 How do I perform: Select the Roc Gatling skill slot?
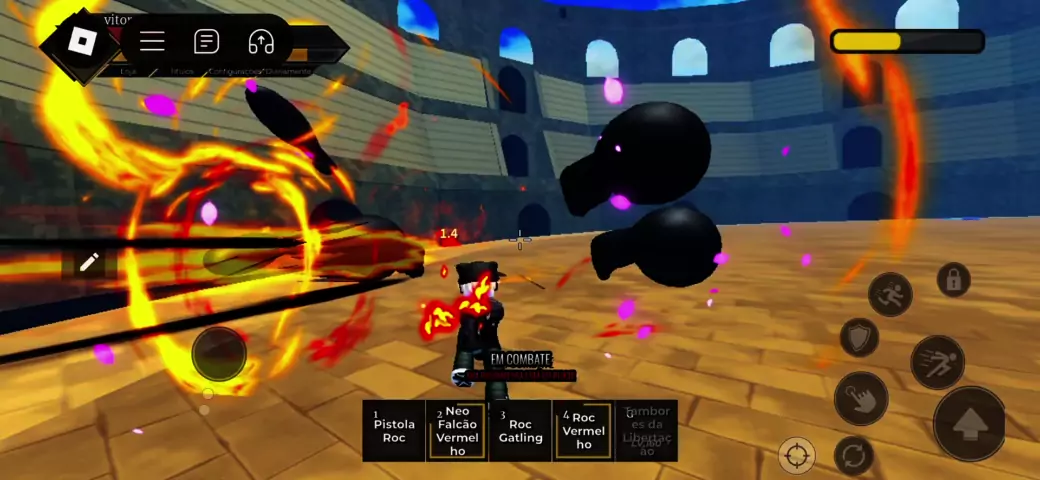(x=520, y=431)
